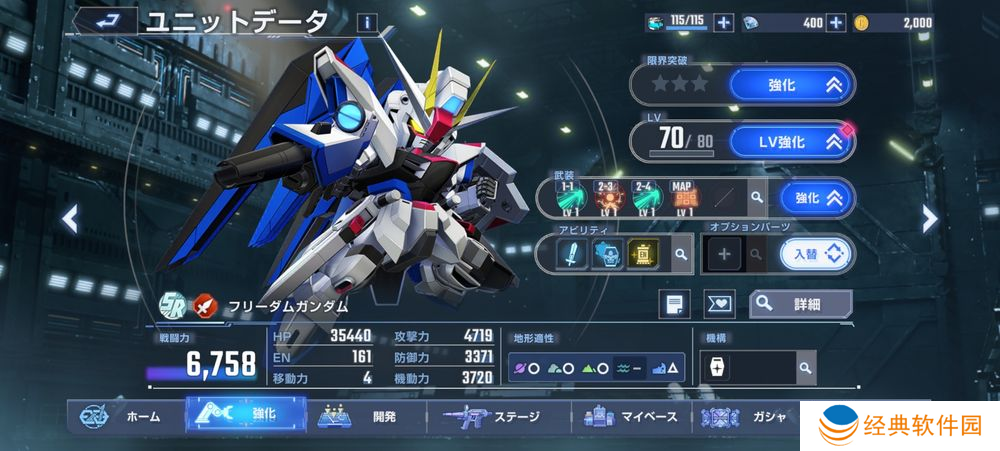Open the info button beside ユニットデータ
The image size is (1000, 451).
coord(367,21)
